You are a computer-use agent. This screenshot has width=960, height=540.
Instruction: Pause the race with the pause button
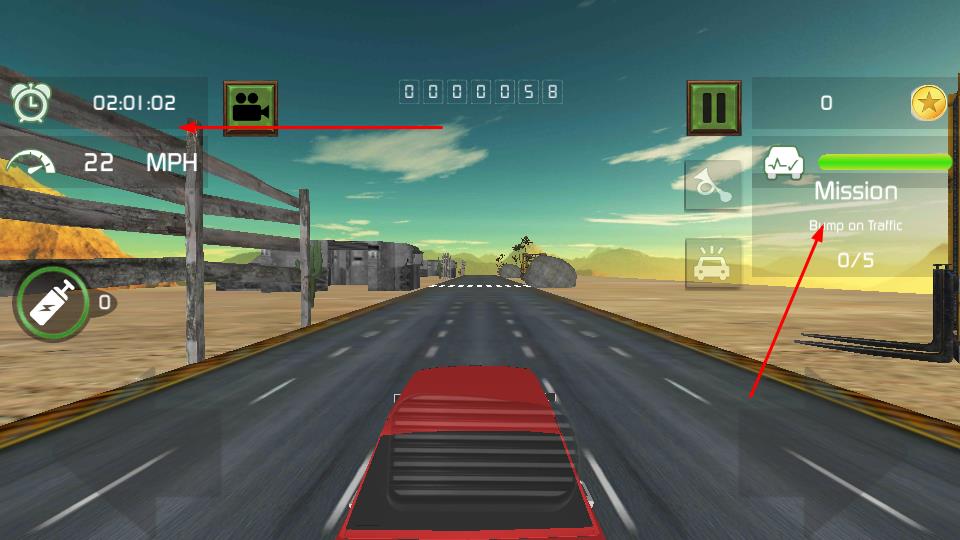tap(713, 107)
